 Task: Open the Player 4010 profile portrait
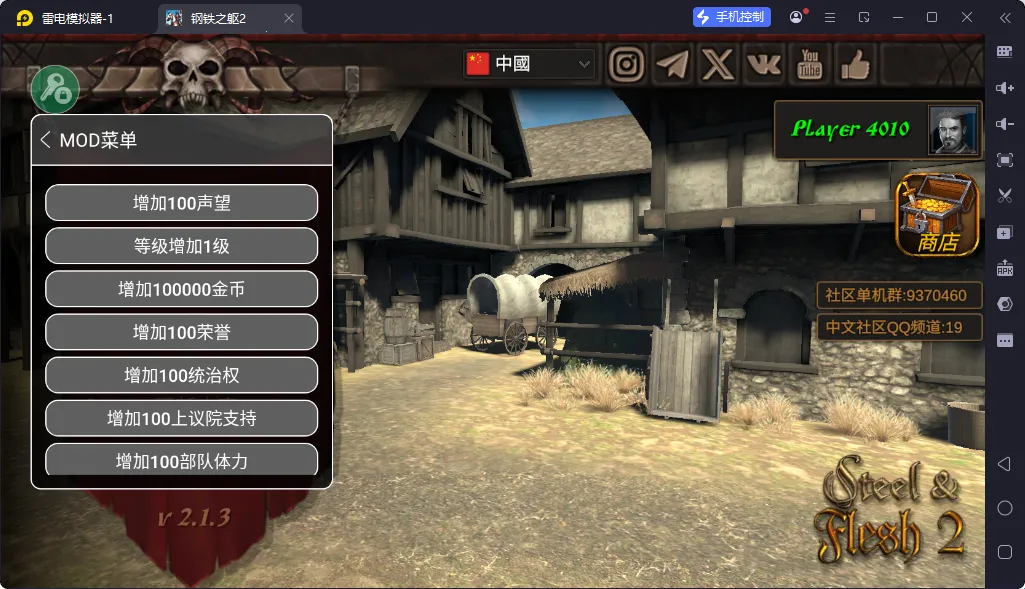pos(953,130)
